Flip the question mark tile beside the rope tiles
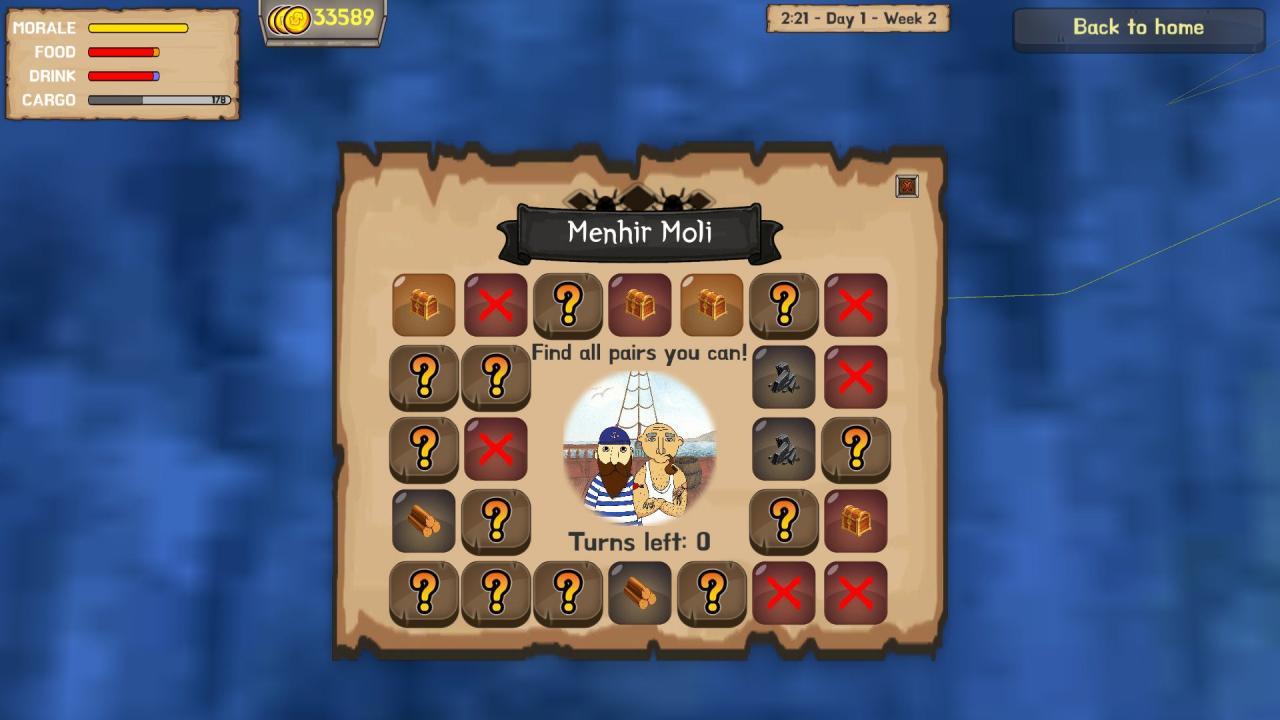1280x720 pixels. [856, 448]
